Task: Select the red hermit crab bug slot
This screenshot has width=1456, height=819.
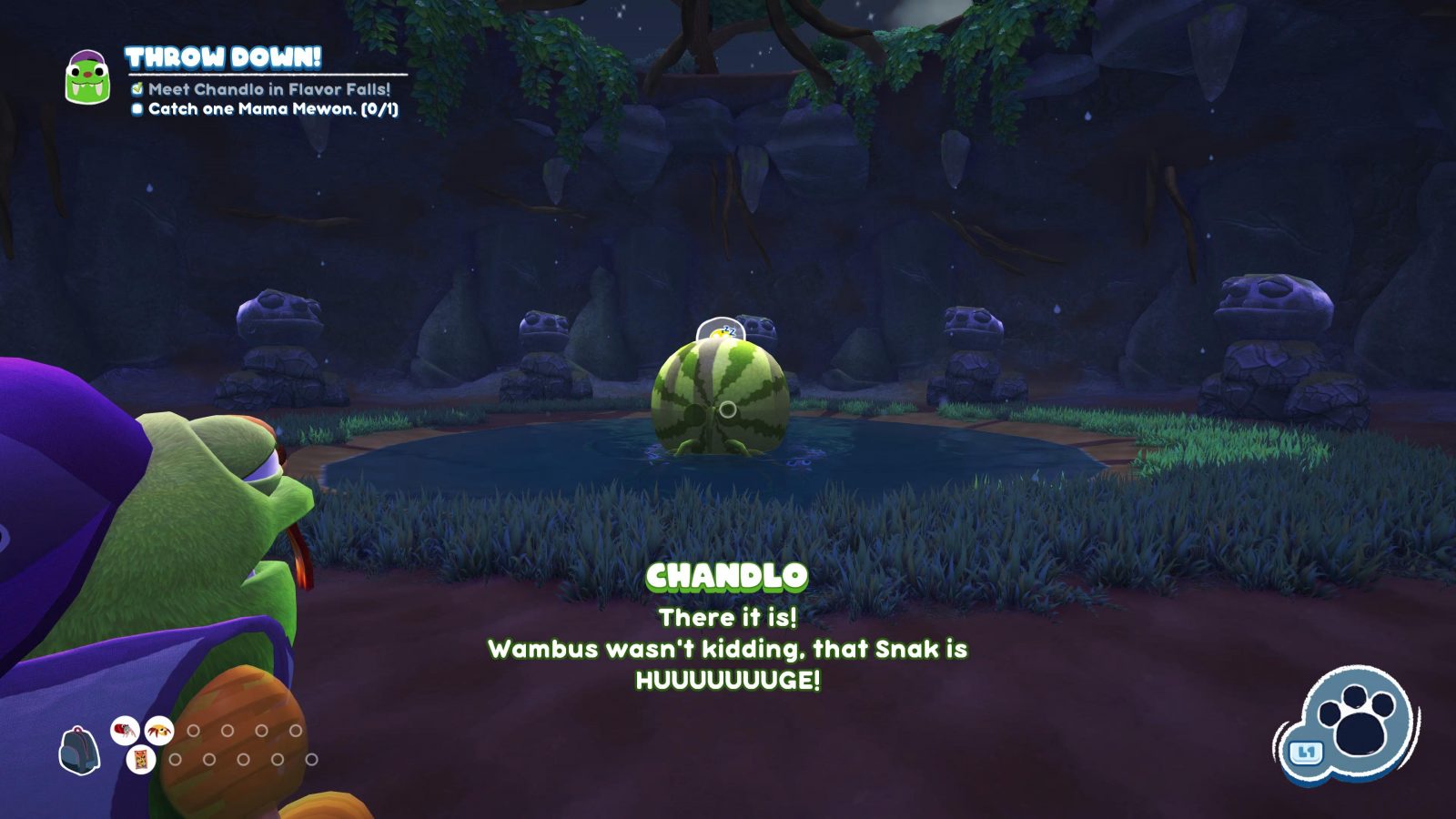Action: 125,731
